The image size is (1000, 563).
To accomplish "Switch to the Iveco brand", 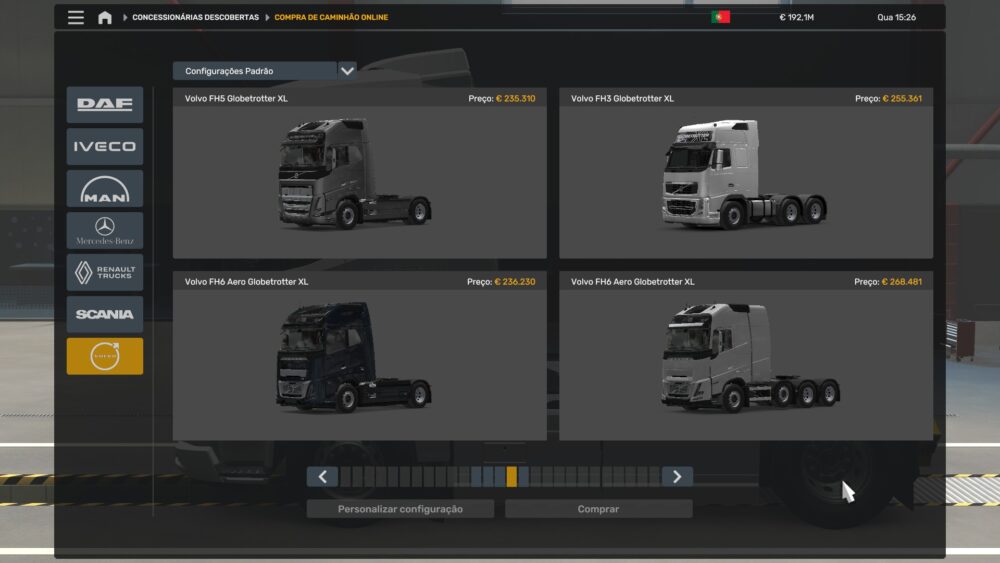I will click(x=105, y=147).
